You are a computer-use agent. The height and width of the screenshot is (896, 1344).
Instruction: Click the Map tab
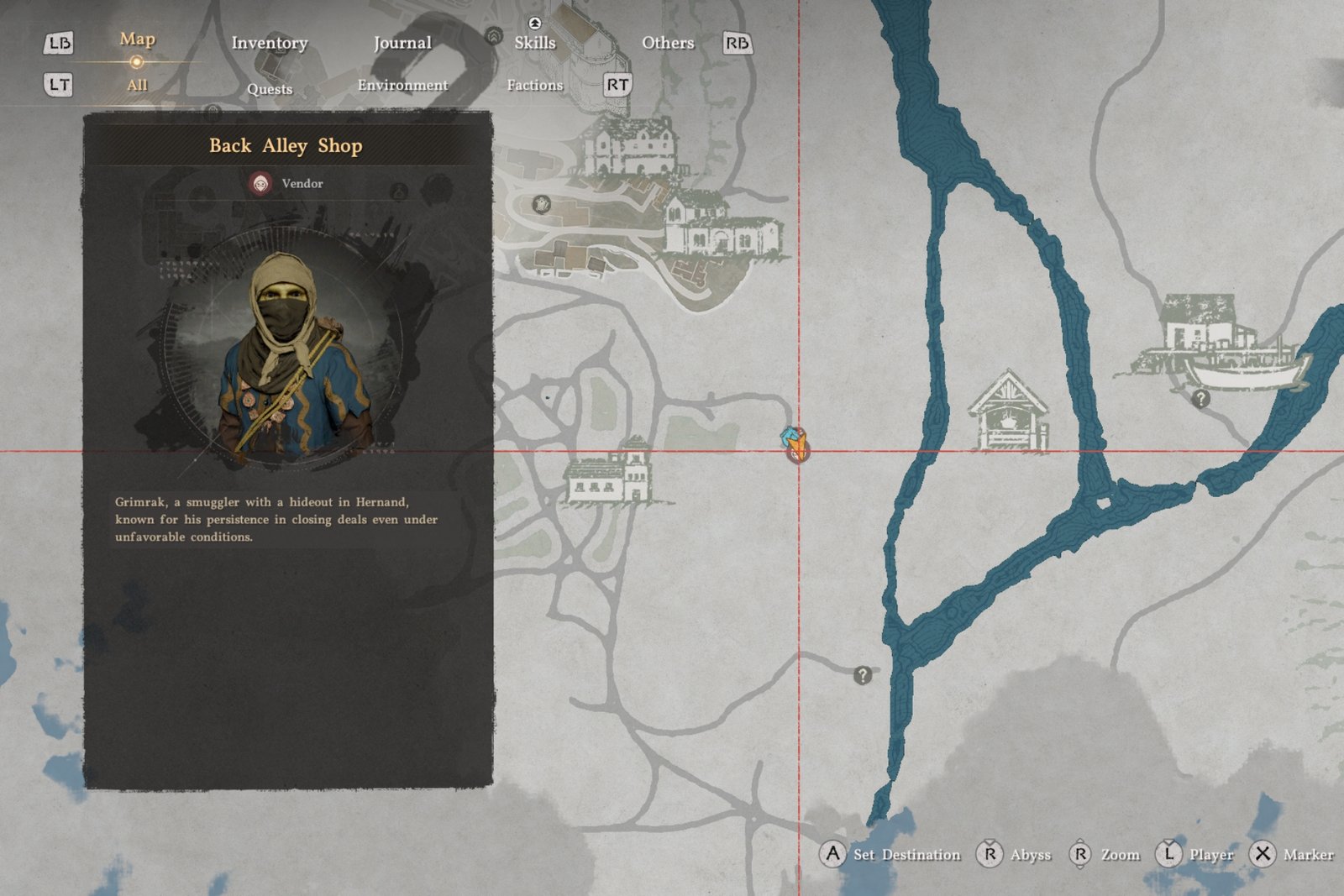coord(137,39)
